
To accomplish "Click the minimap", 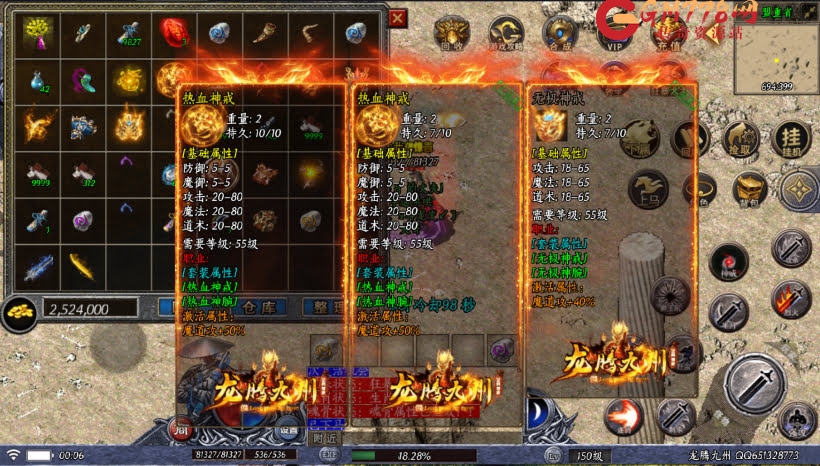I will click(775, 50).
